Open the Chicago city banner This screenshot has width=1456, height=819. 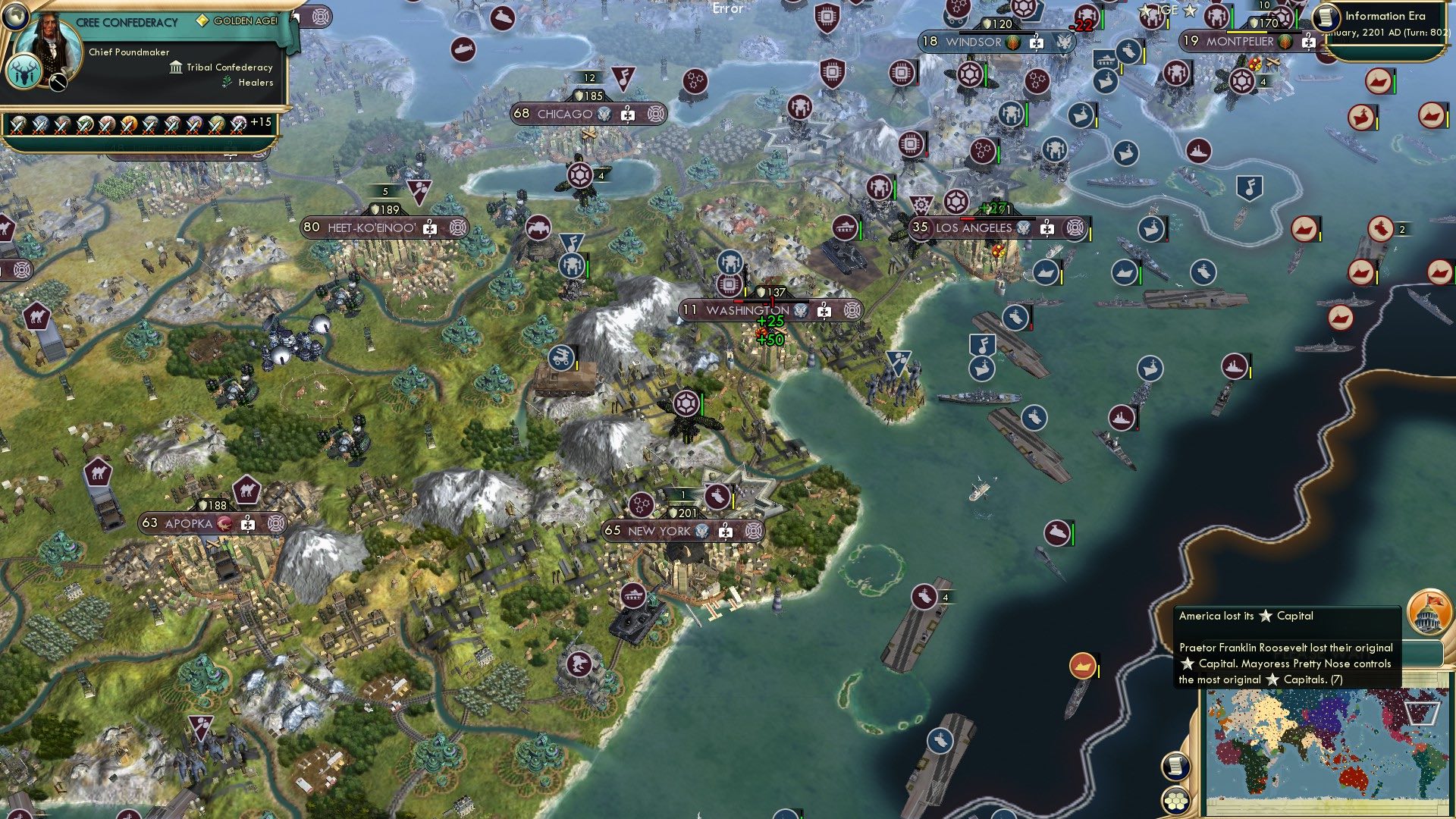pyautogui.click(x=564, y=115)
